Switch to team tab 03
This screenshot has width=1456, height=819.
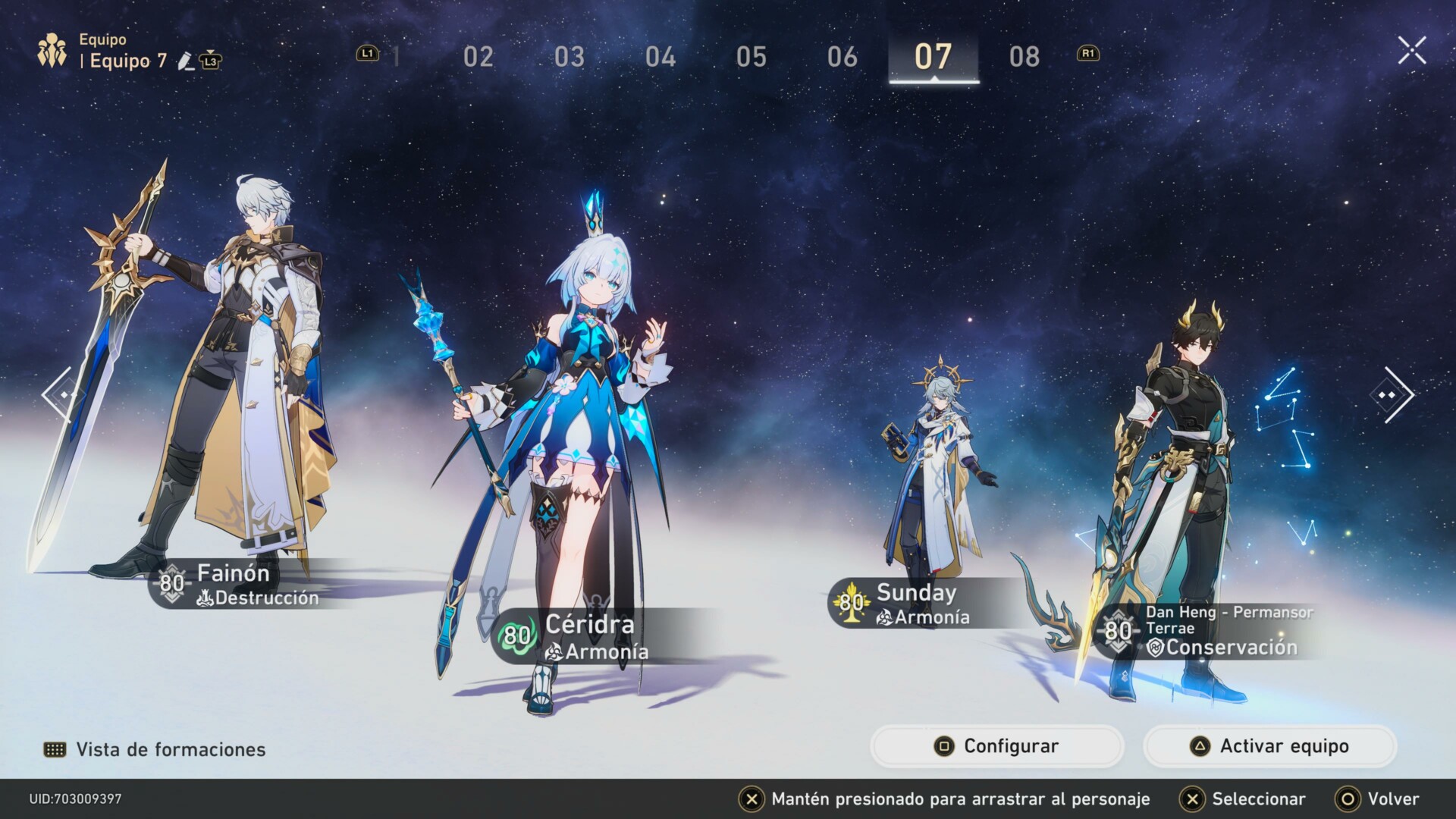pos(569,57)
